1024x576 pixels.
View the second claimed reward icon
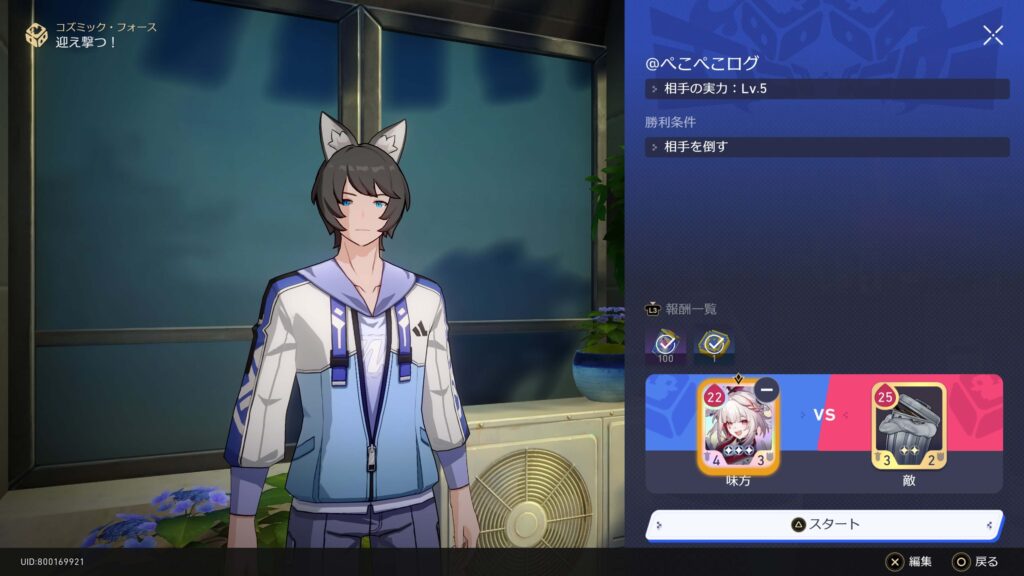click(715, 344)
